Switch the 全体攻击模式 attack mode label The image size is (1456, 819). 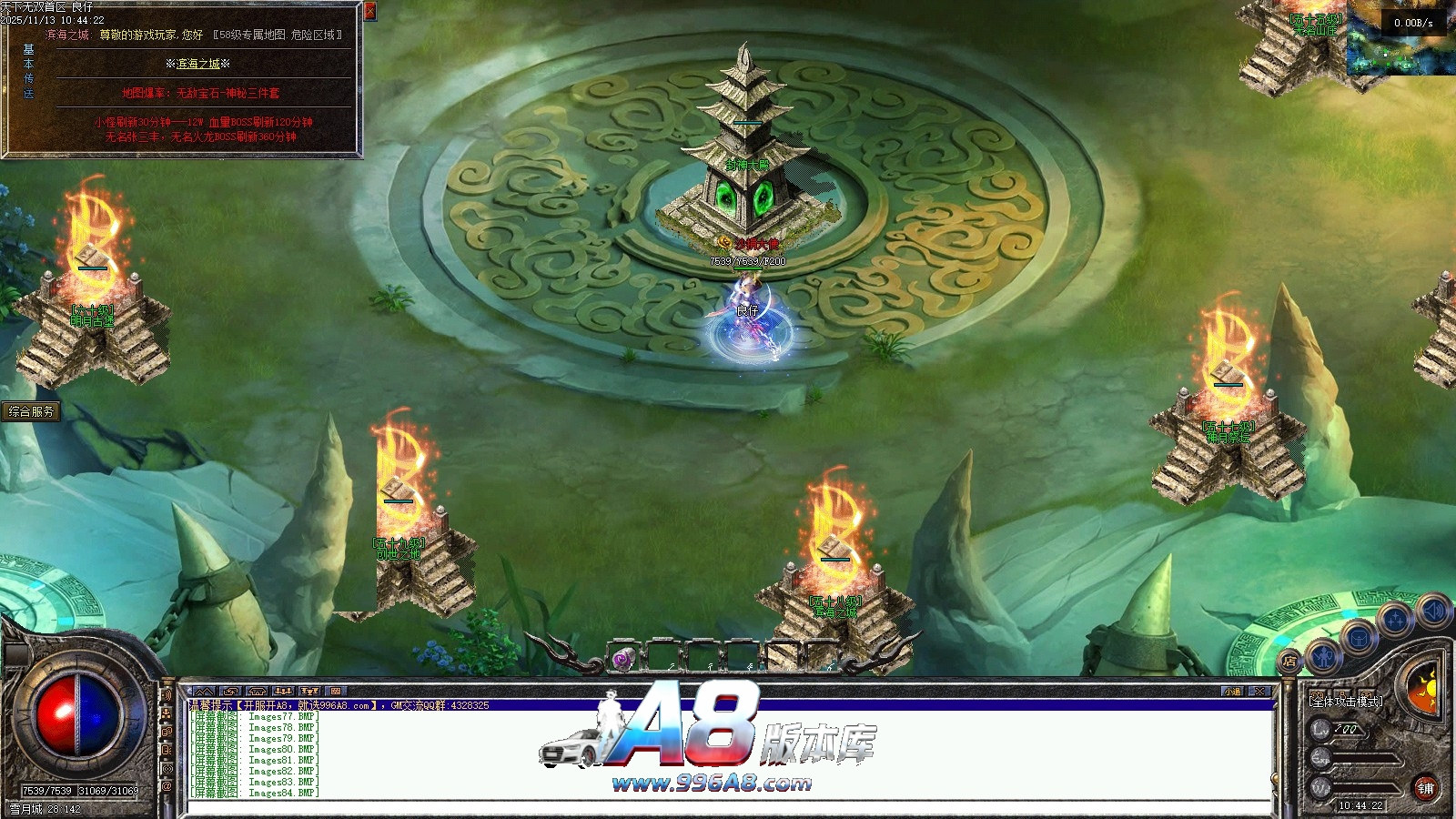[1346, 702]
